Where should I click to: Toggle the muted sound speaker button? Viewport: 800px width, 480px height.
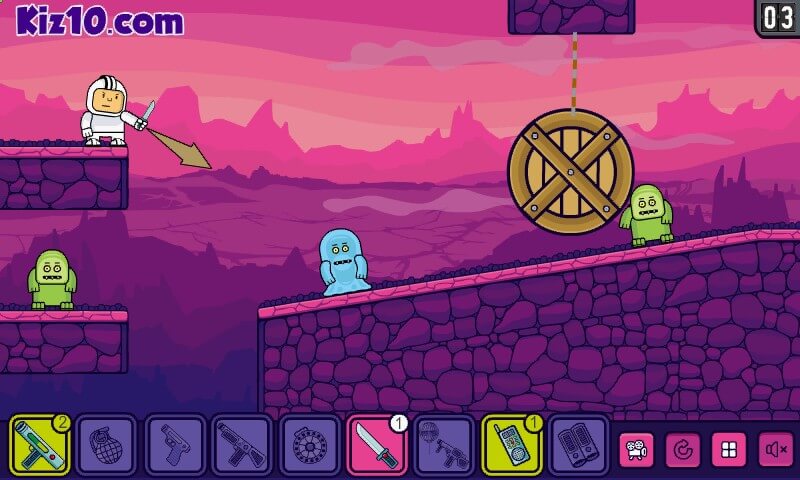pyautogui.click(x=776, y=449)
